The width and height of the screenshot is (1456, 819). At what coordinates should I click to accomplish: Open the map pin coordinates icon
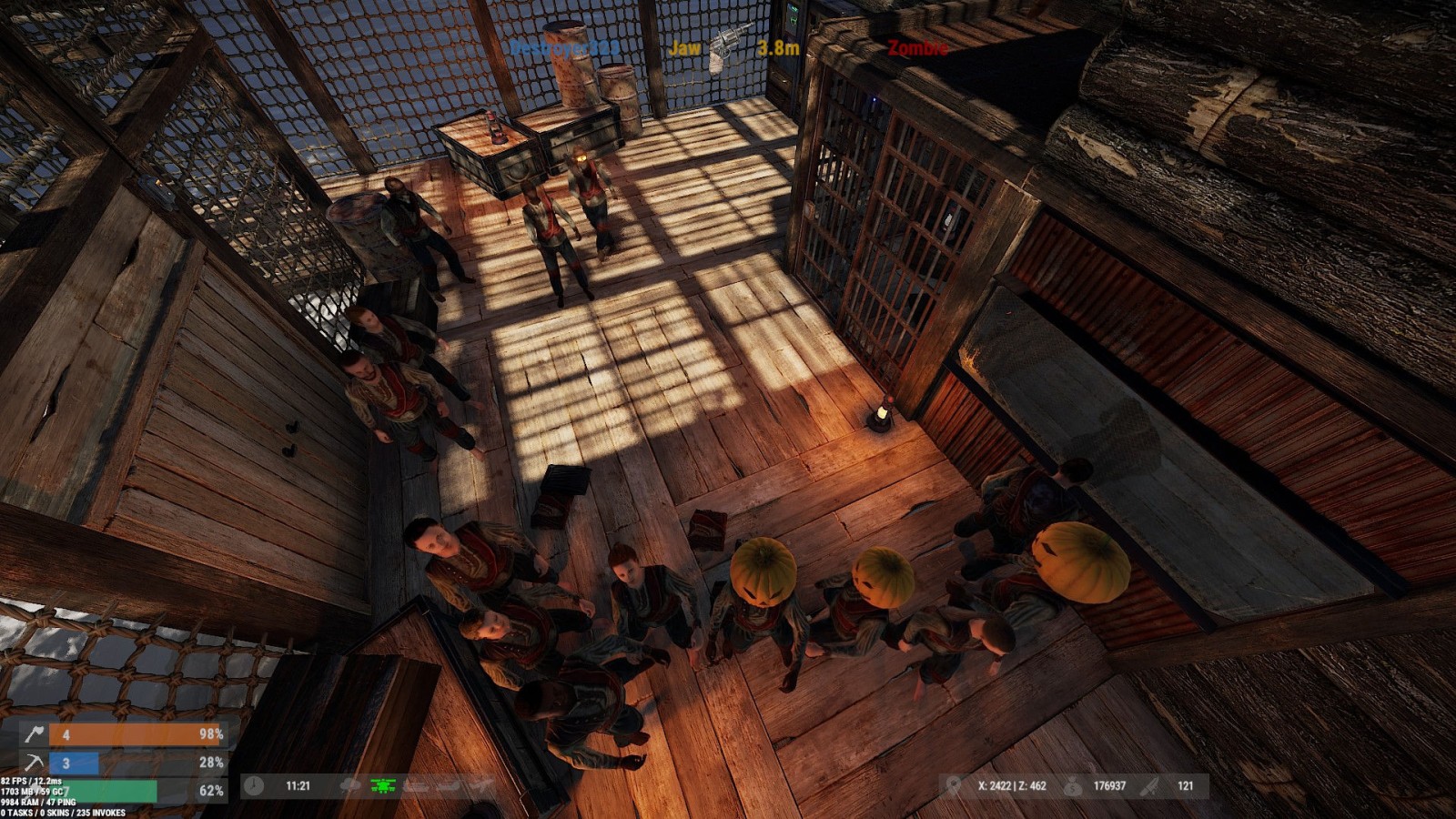(x=953, y=785)
